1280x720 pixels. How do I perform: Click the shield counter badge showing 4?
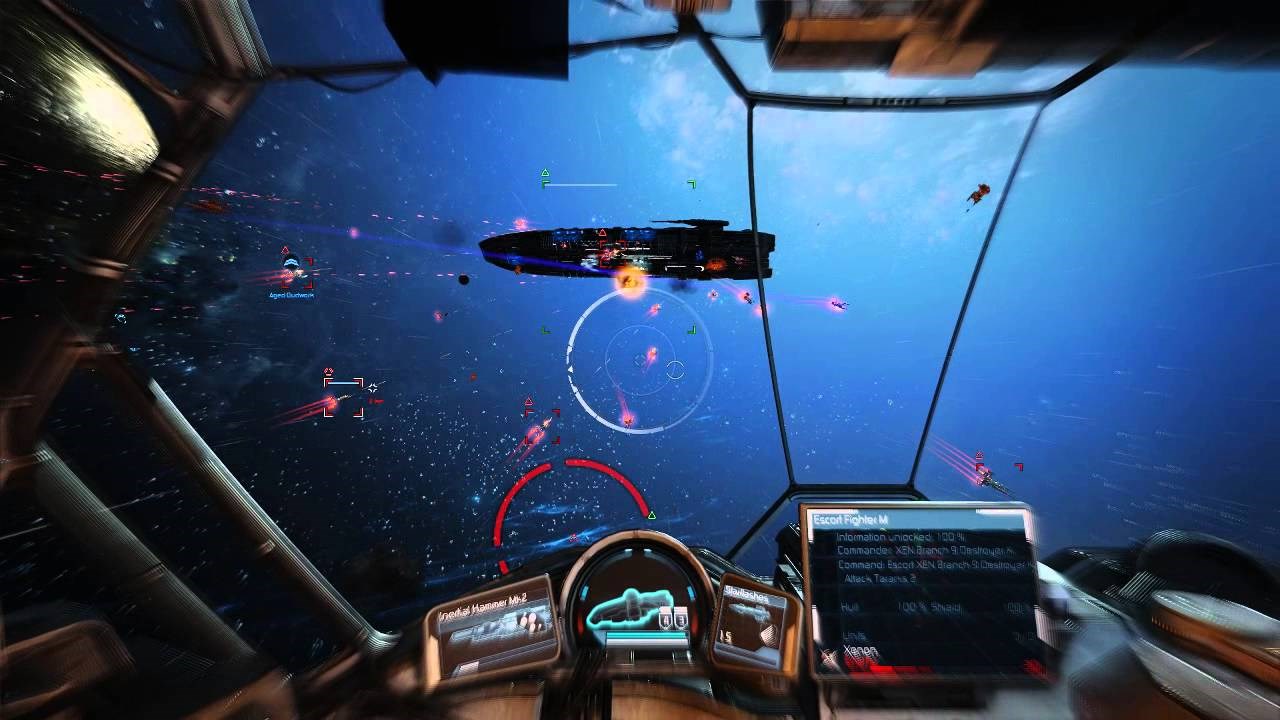(x=664, y=619)
